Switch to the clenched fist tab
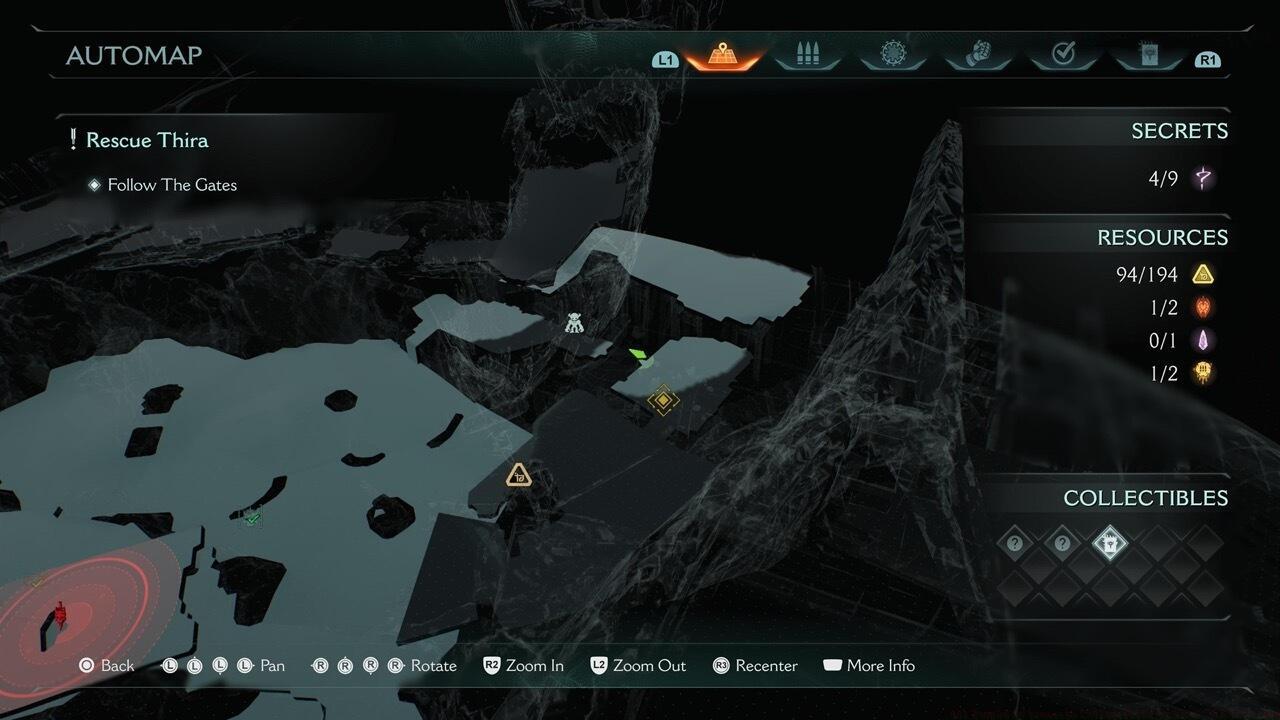 [978, 56]
